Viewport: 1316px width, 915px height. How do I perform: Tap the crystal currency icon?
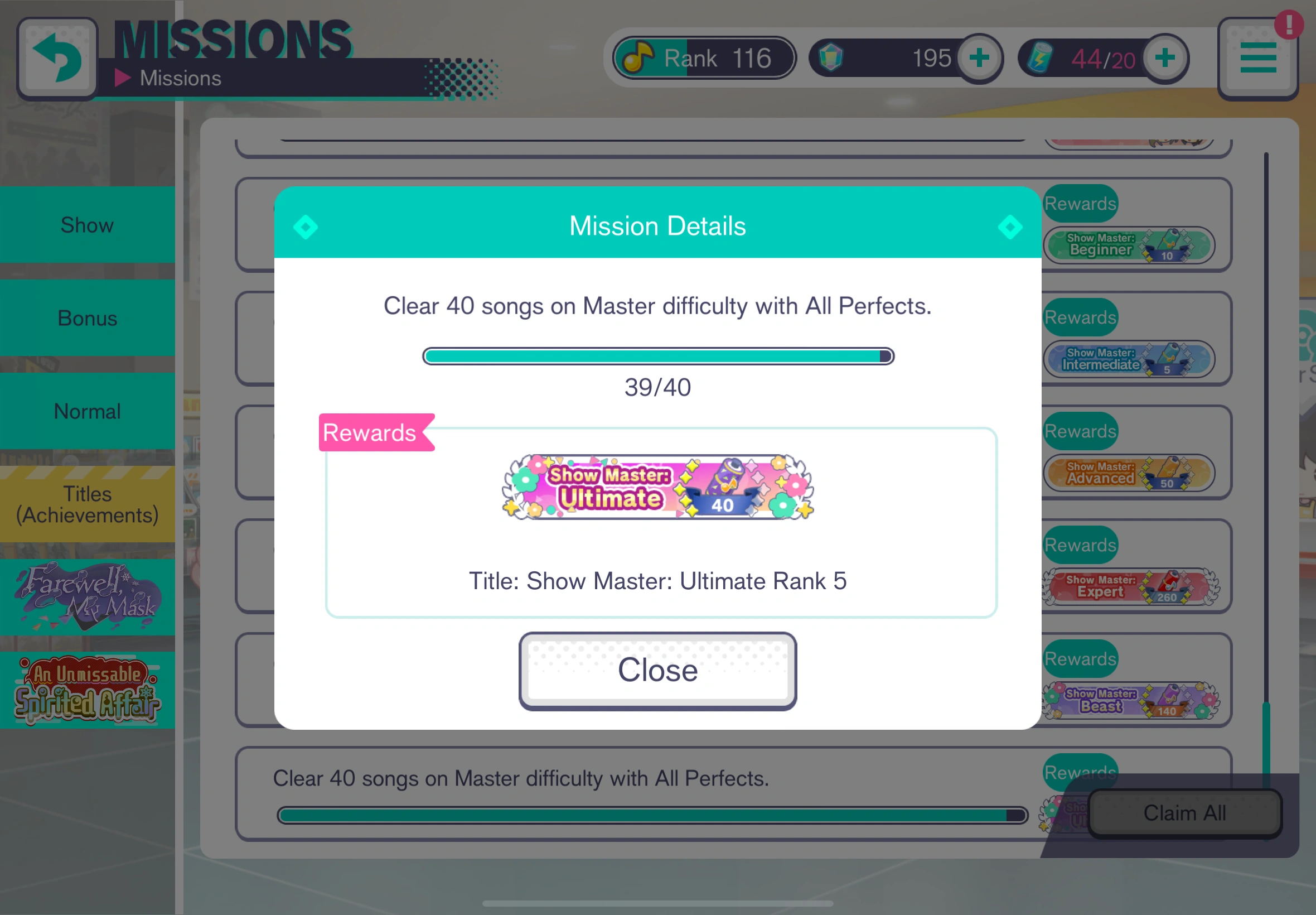click(831, 57)
